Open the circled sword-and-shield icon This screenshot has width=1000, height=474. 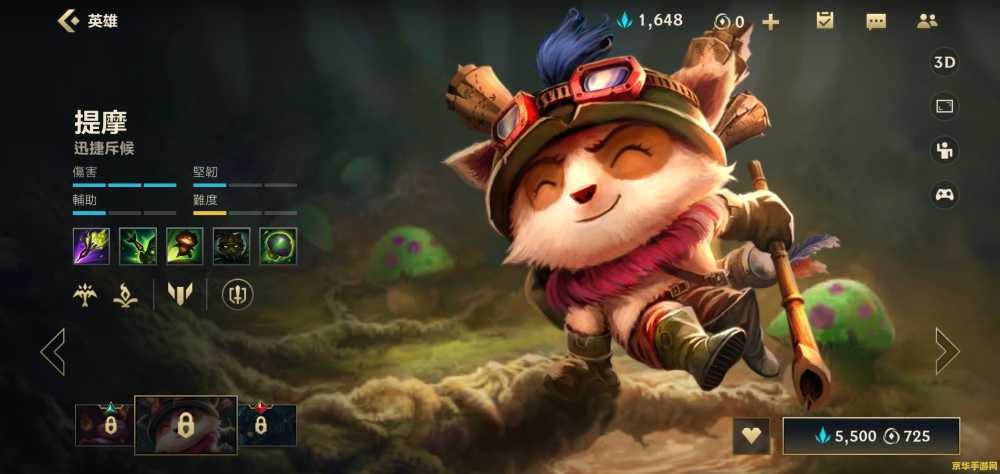coord(237,294)
